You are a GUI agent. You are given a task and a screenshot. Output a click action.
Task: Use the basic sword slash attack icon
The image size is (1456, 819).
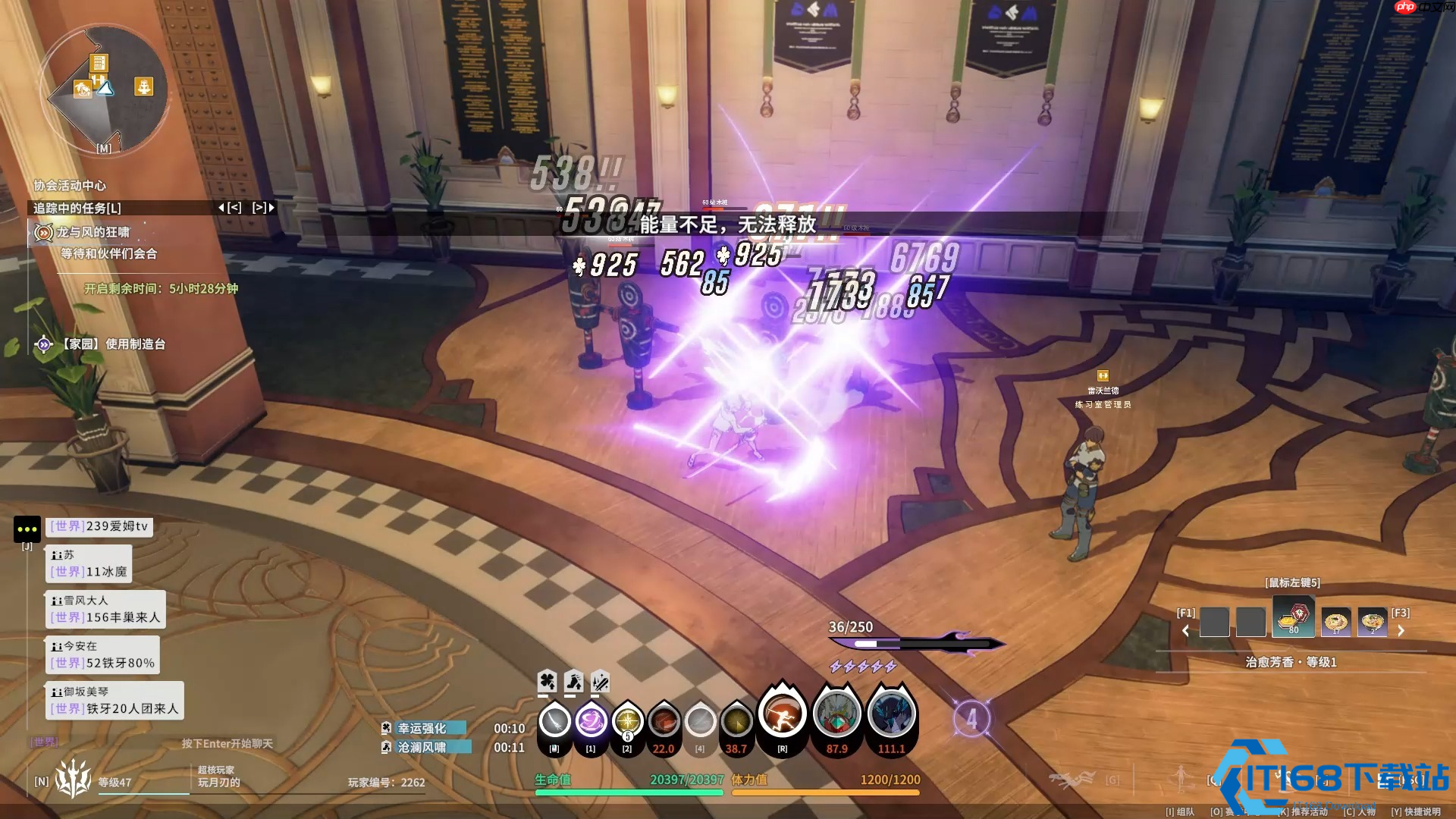[x=554, y=720]
